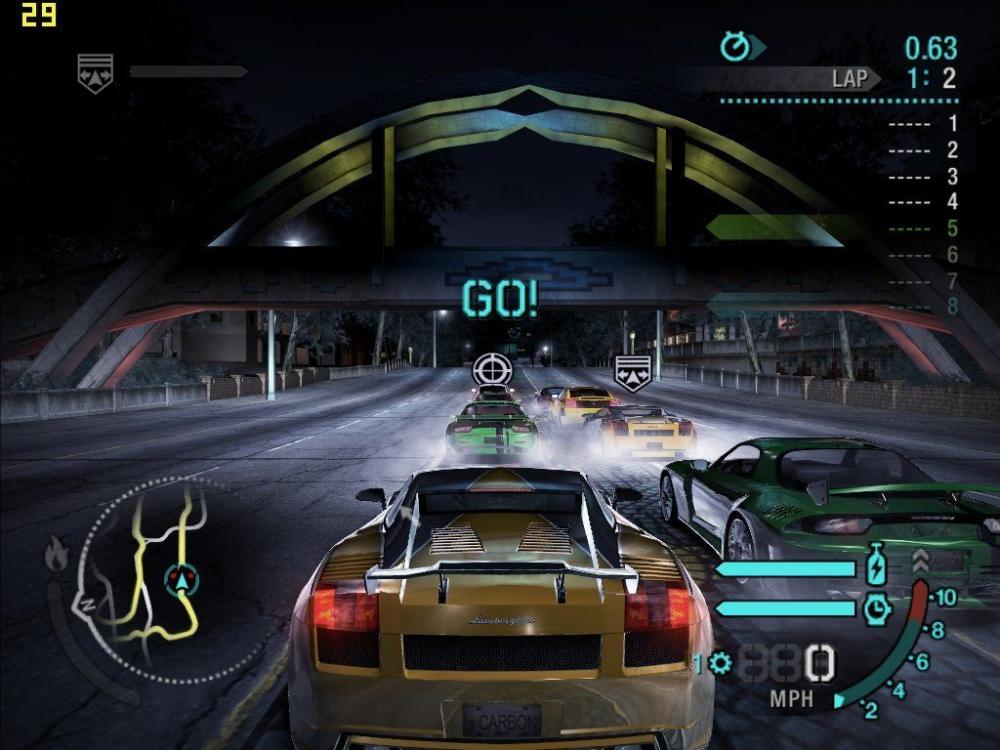
Task: Select the nitrous bottle icon
Action: click(876, 565)
